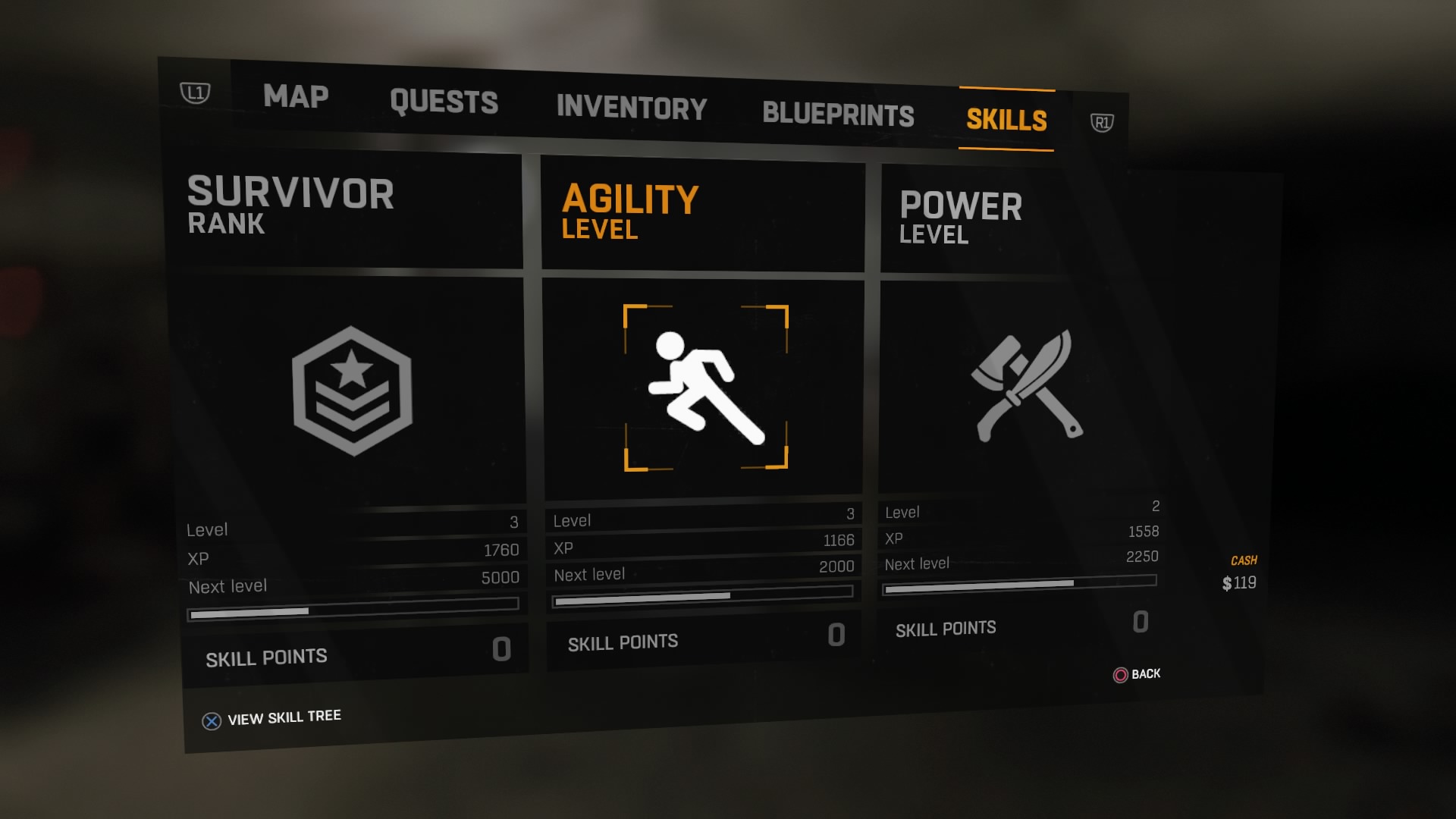Show the Blueprints tab

[838, 114]
